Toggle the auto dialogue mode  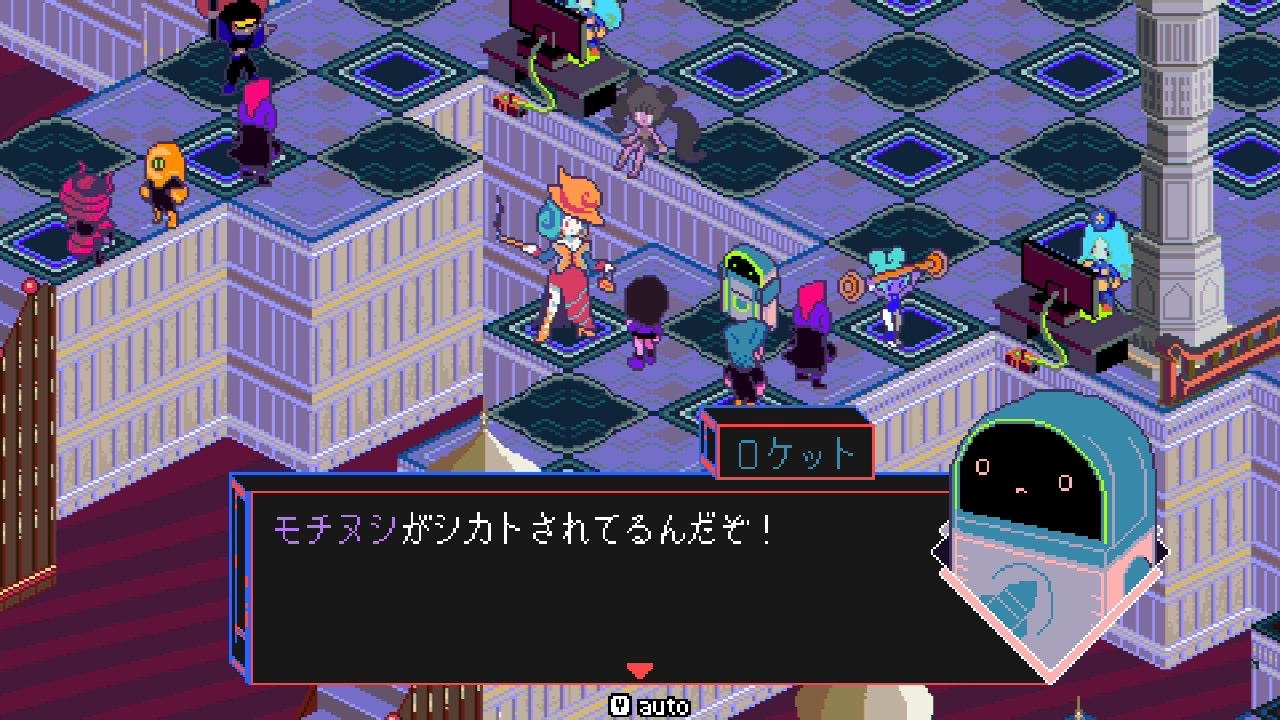click(x=650, y=706)
